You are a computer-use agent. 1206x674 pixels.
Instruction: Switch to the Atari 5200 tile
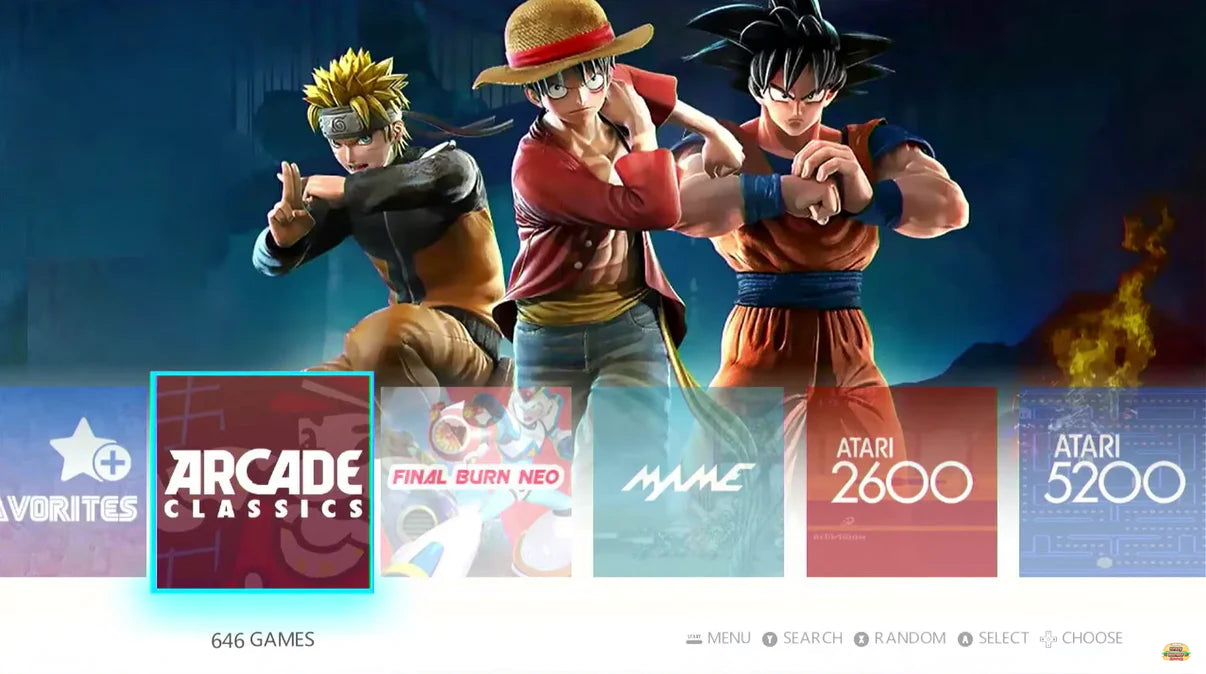(x=1112, y=482)
